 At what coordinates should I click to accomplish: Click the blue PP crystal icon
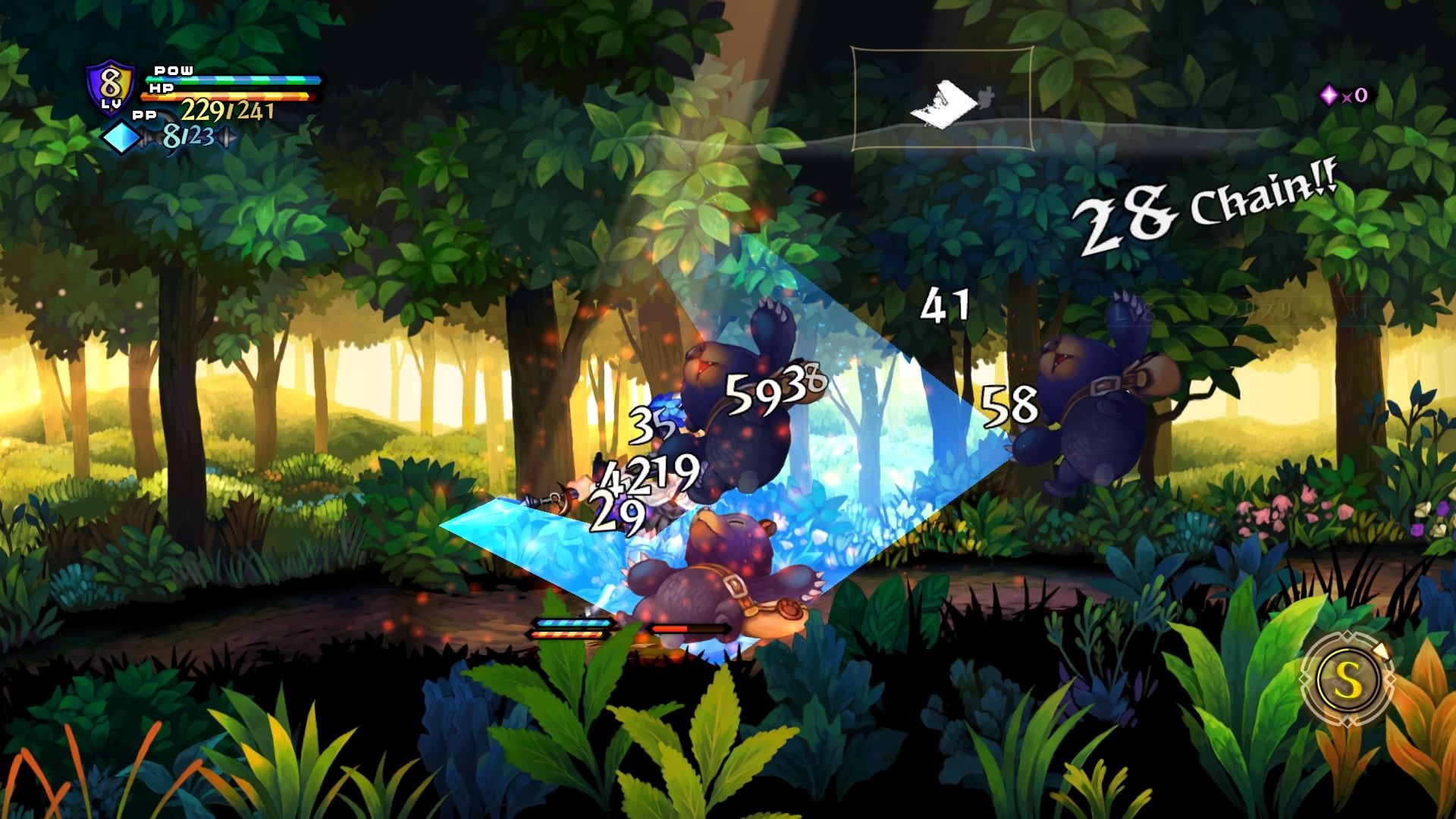click(121, 139)
